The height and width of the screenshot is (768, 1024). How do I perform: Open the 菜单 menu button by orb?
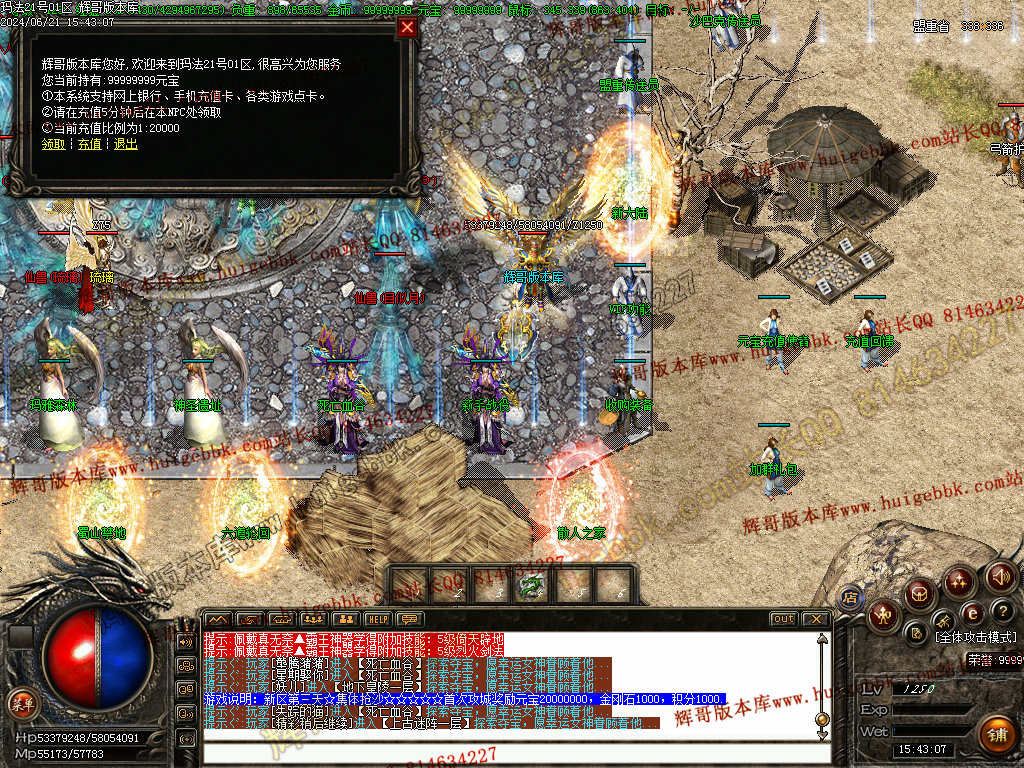coord(20,700)
